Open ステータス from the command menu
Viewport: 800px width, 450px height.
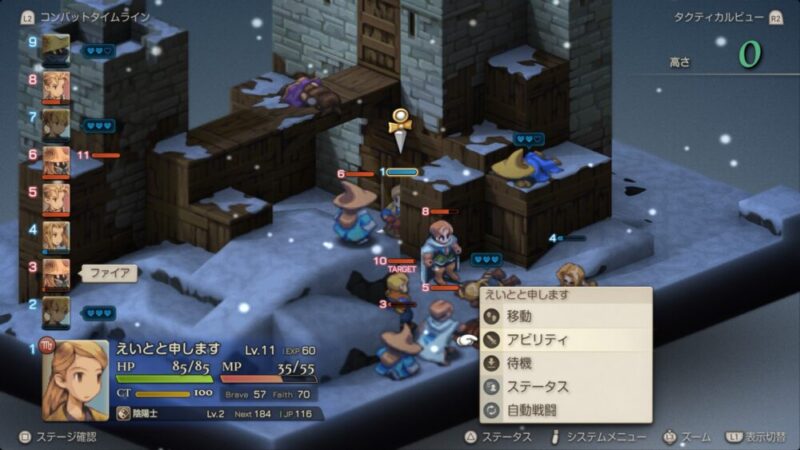tap(538, 386)
